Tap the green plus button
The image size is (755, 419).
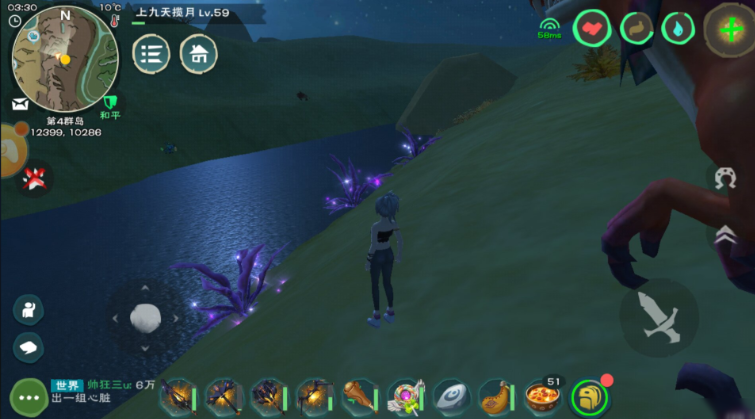click(x=730, y=29)
